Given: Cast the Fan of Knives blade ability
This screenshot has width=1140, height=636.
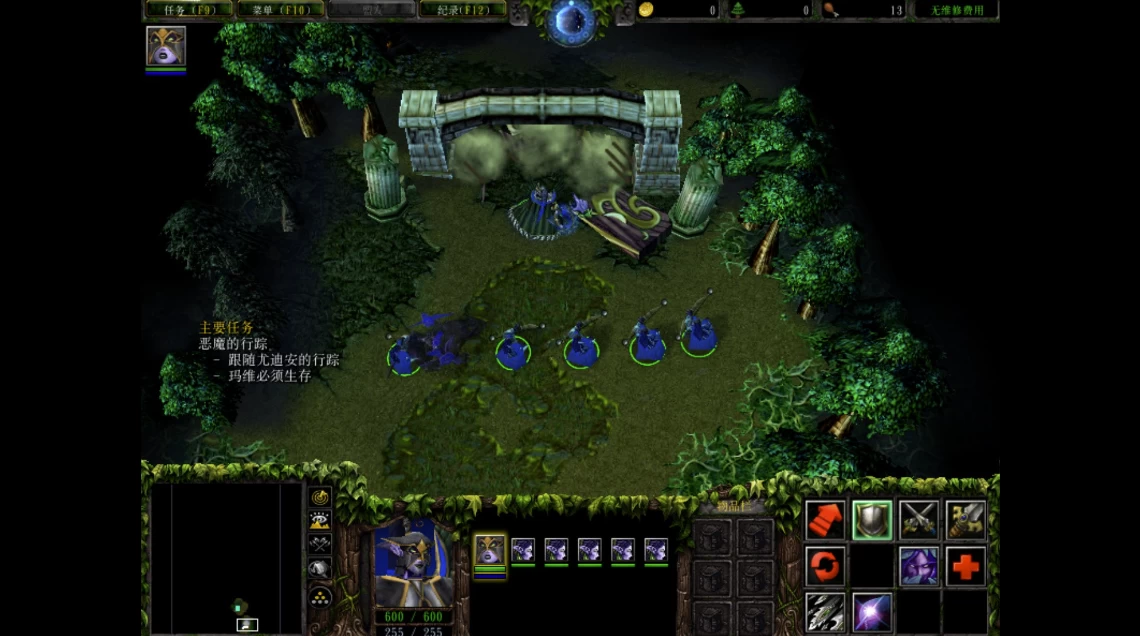Looking at the screenshot, I should coord(825,612).
